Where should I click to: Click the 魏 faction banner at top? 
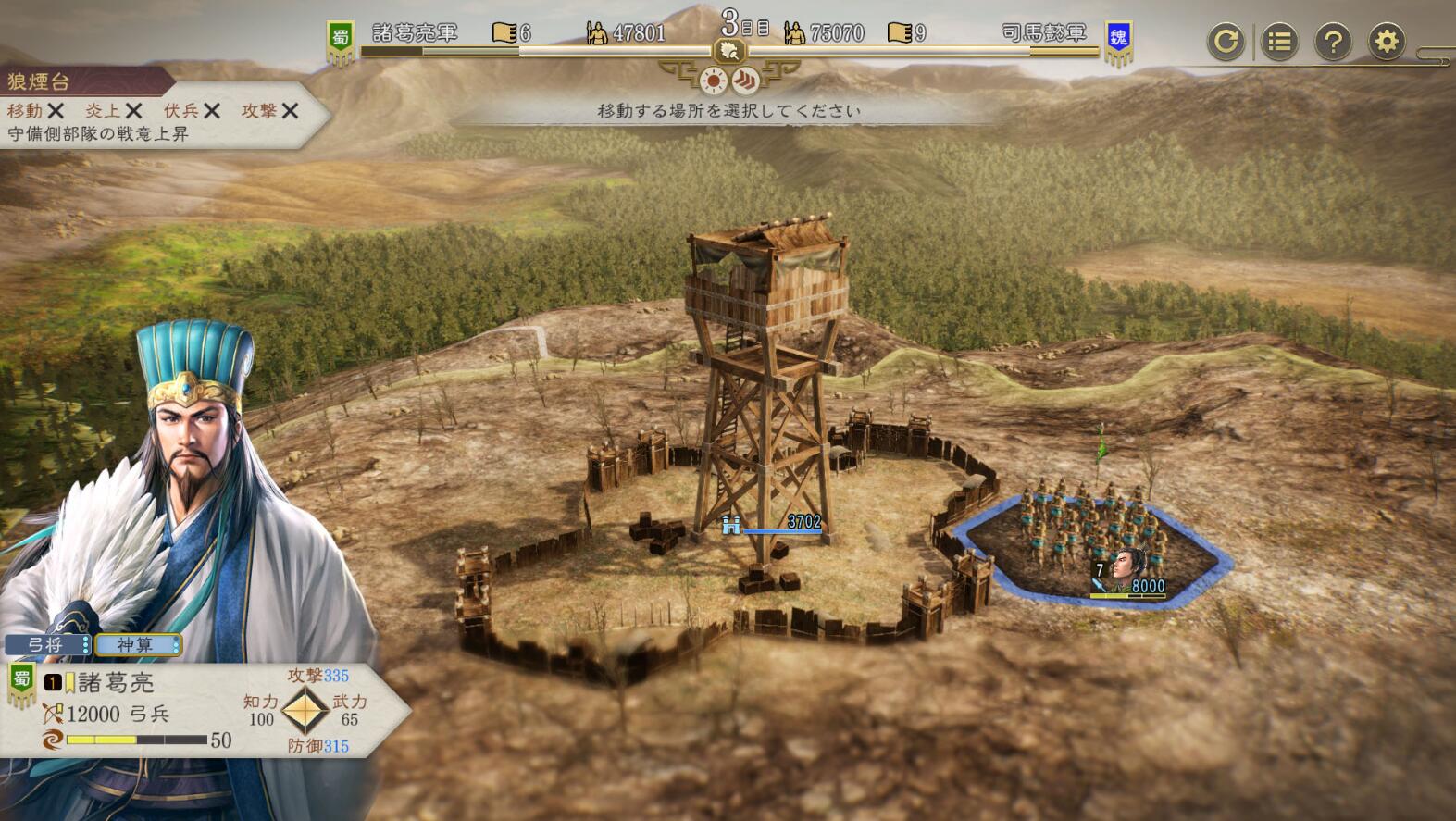[1118, 42]
